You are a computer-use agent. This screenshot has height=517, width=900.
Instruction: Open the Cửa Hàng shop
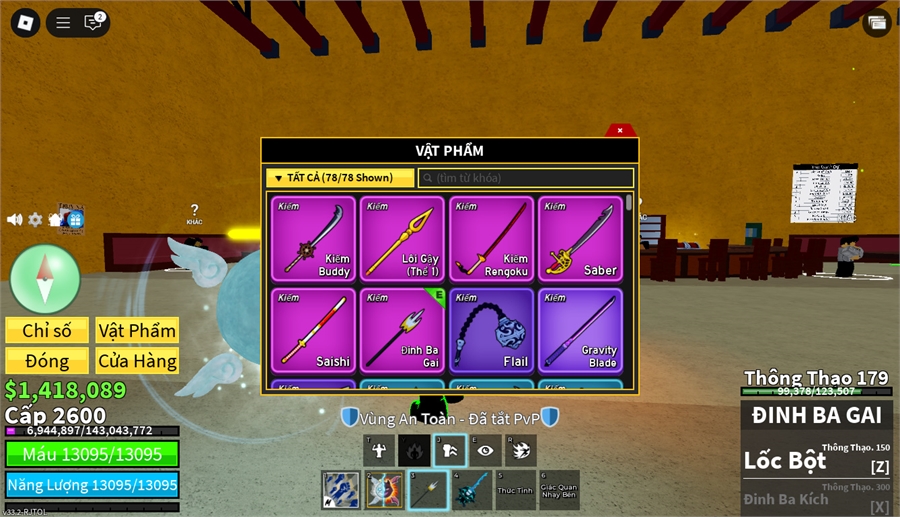(x=137, y=361)
